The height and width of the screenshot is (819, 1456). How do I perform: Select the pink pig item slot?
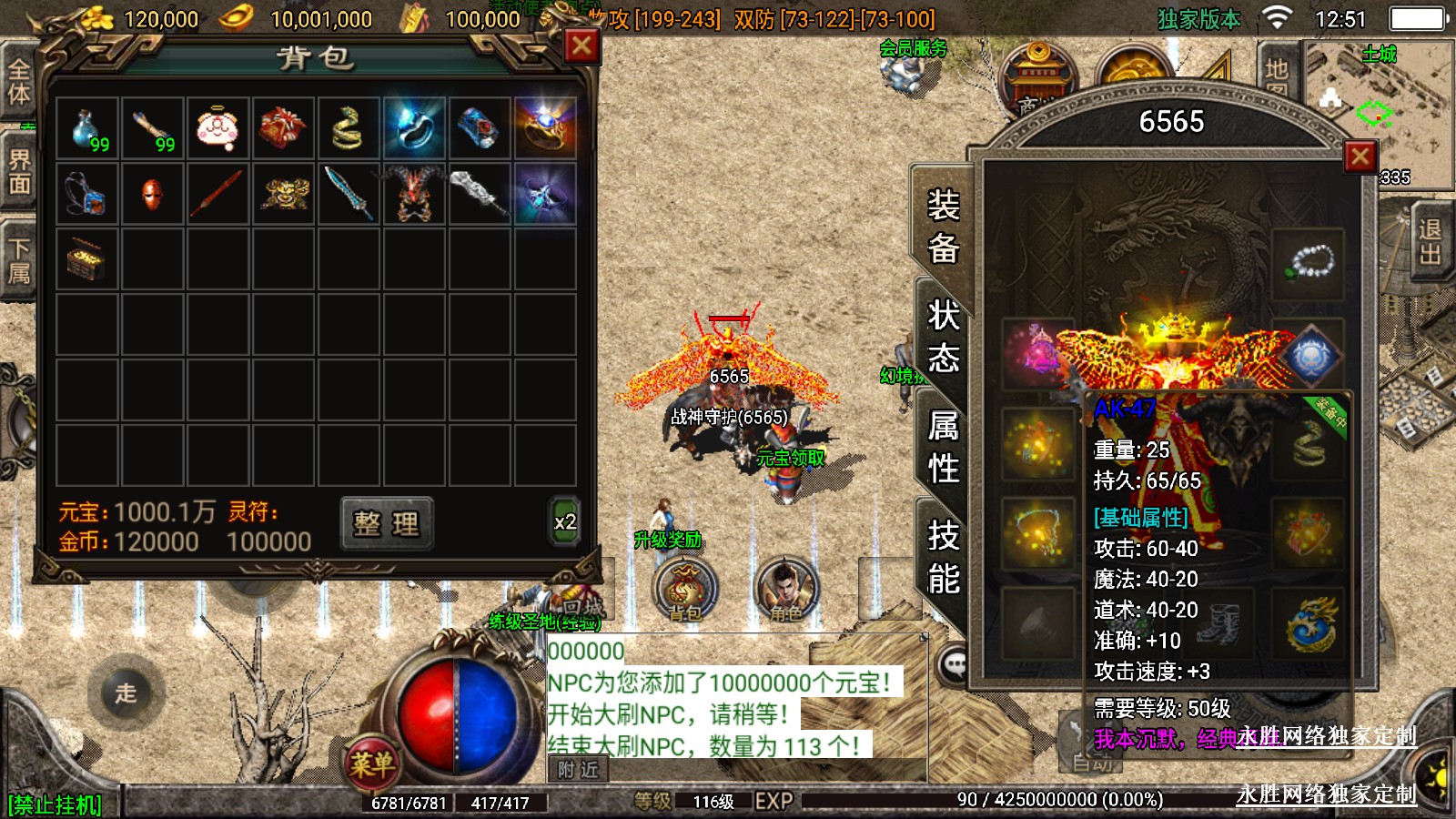pyautogui.click(x=218, y=128)
